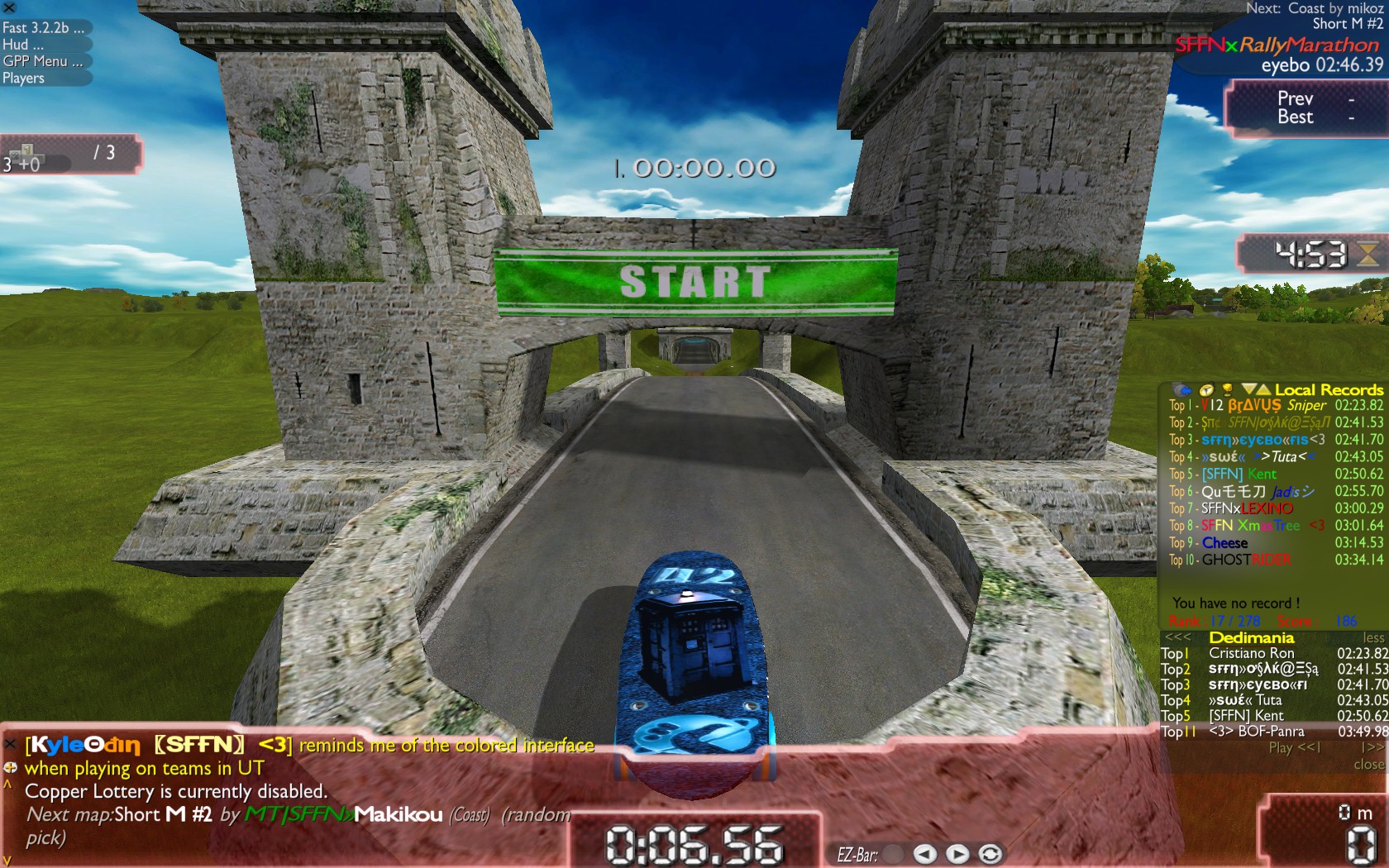This screenshot has width=1389, height=868.
Task: Click the Dedimania '<<<' collapse arrows
Action: [1177, 637]
